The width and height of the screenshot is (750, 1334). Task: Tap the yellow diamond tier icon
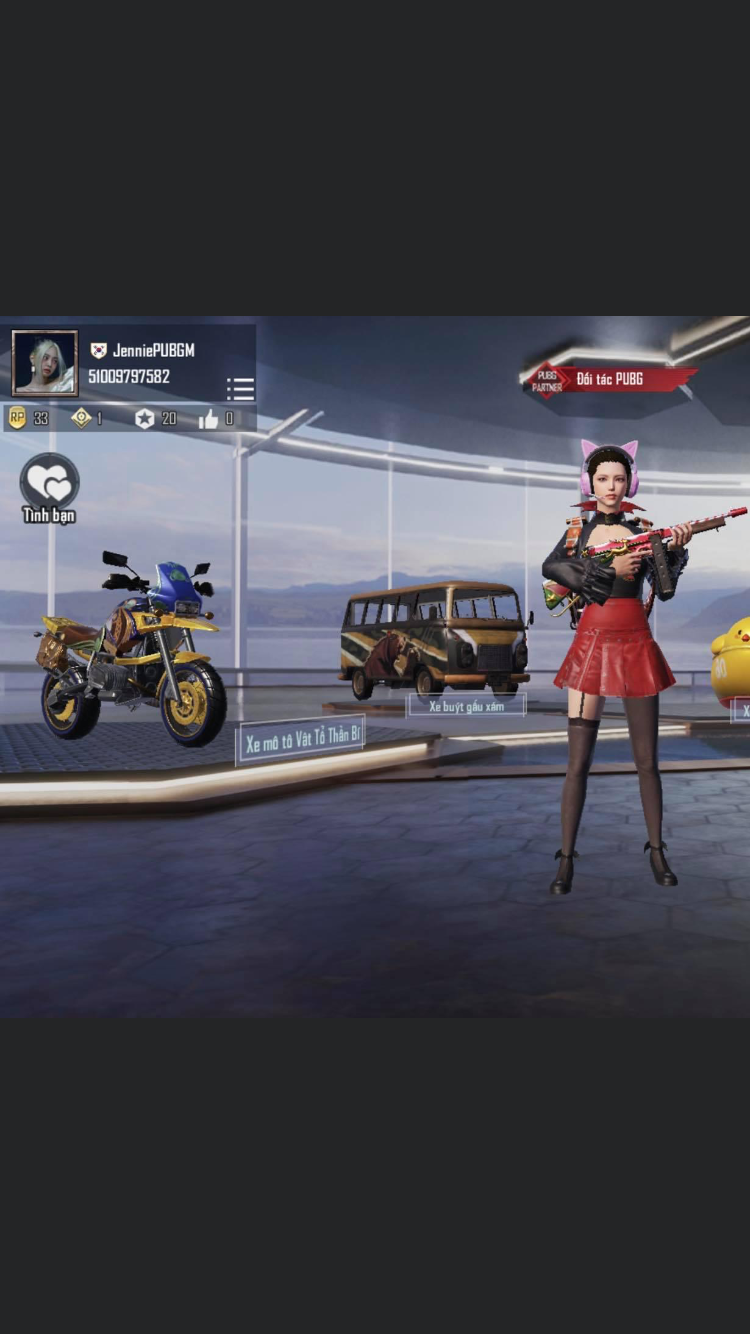coord(81,418)
